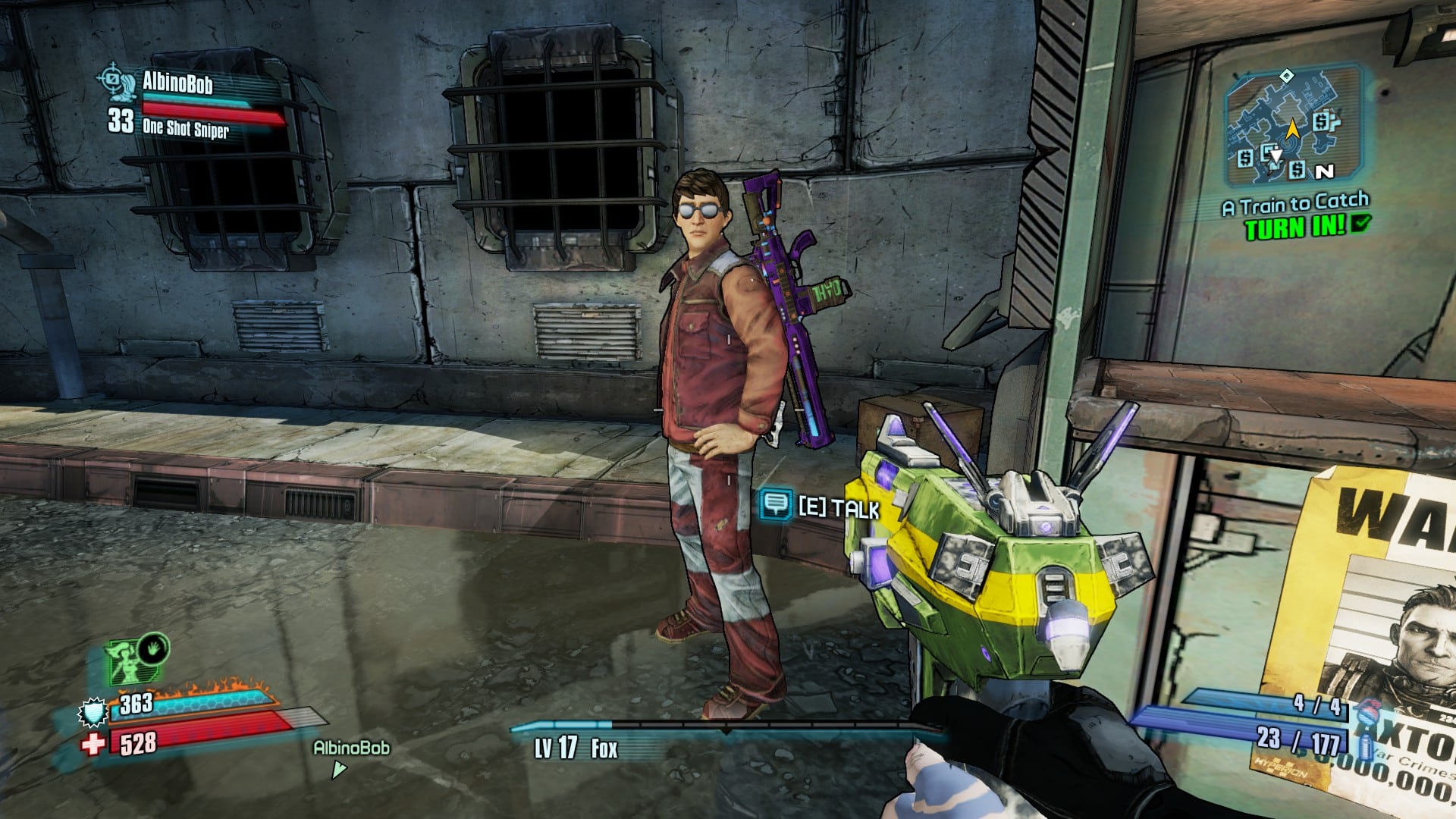Screen dimensions: 1456x819
Task: Click the N compass letter on the minimap
Action: pyautogui.click(x=1325, y=171)
